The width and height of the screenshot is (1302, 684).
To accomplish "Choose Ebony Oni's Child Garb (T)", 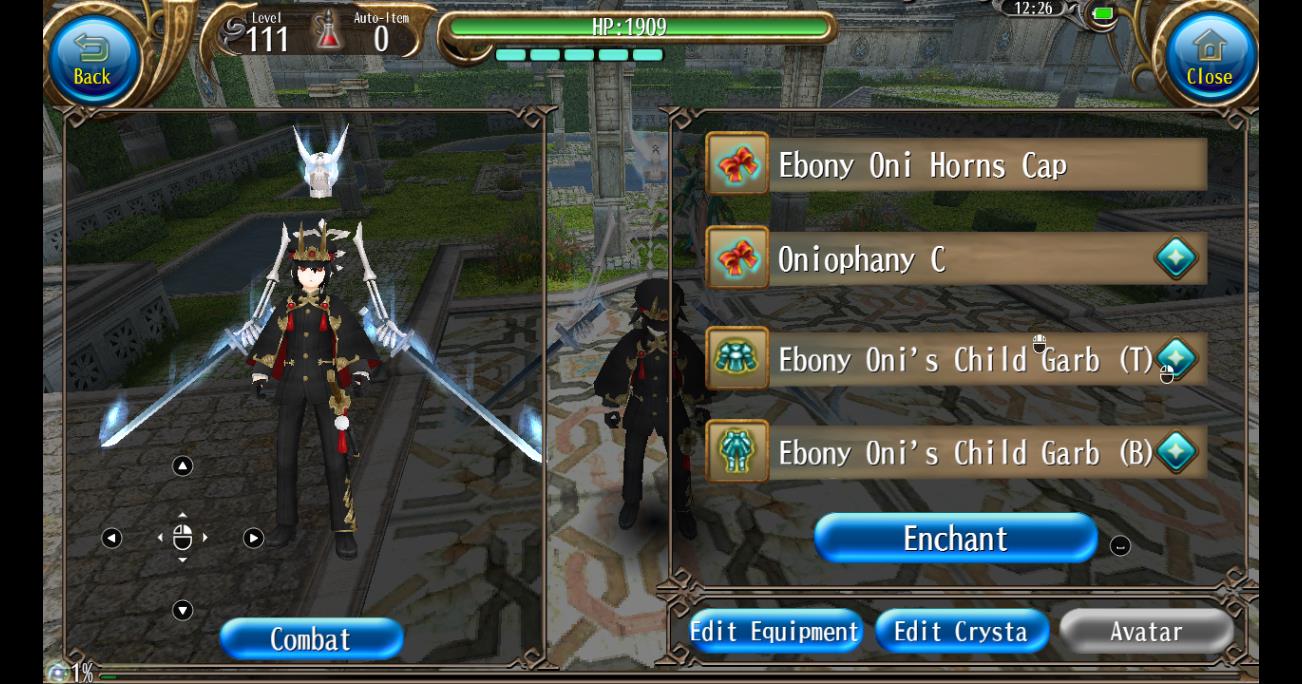I will pyautogui.click(x=956, y=360).
